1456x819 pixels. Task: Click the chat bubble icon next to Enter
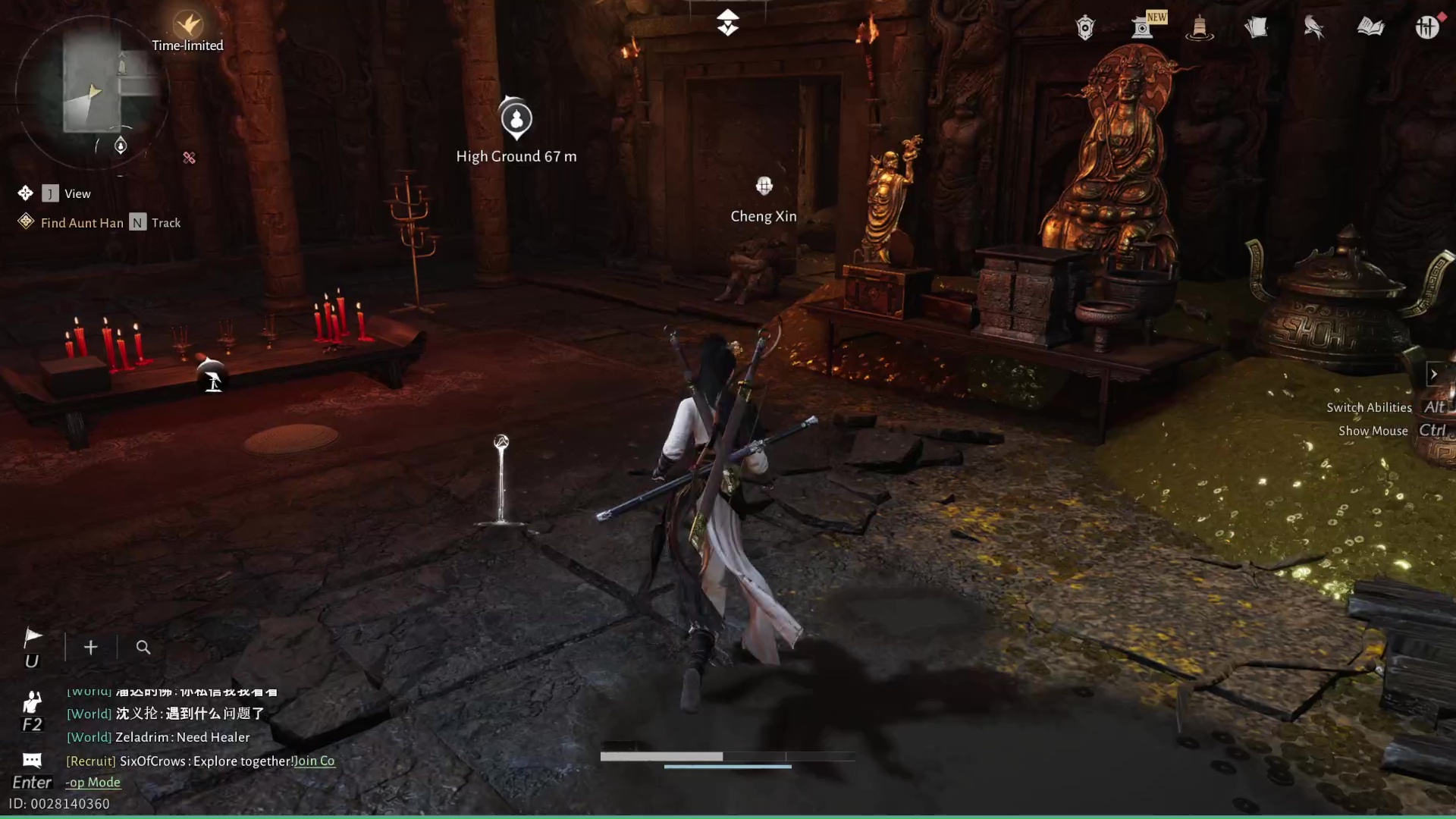tap(31, 760)
